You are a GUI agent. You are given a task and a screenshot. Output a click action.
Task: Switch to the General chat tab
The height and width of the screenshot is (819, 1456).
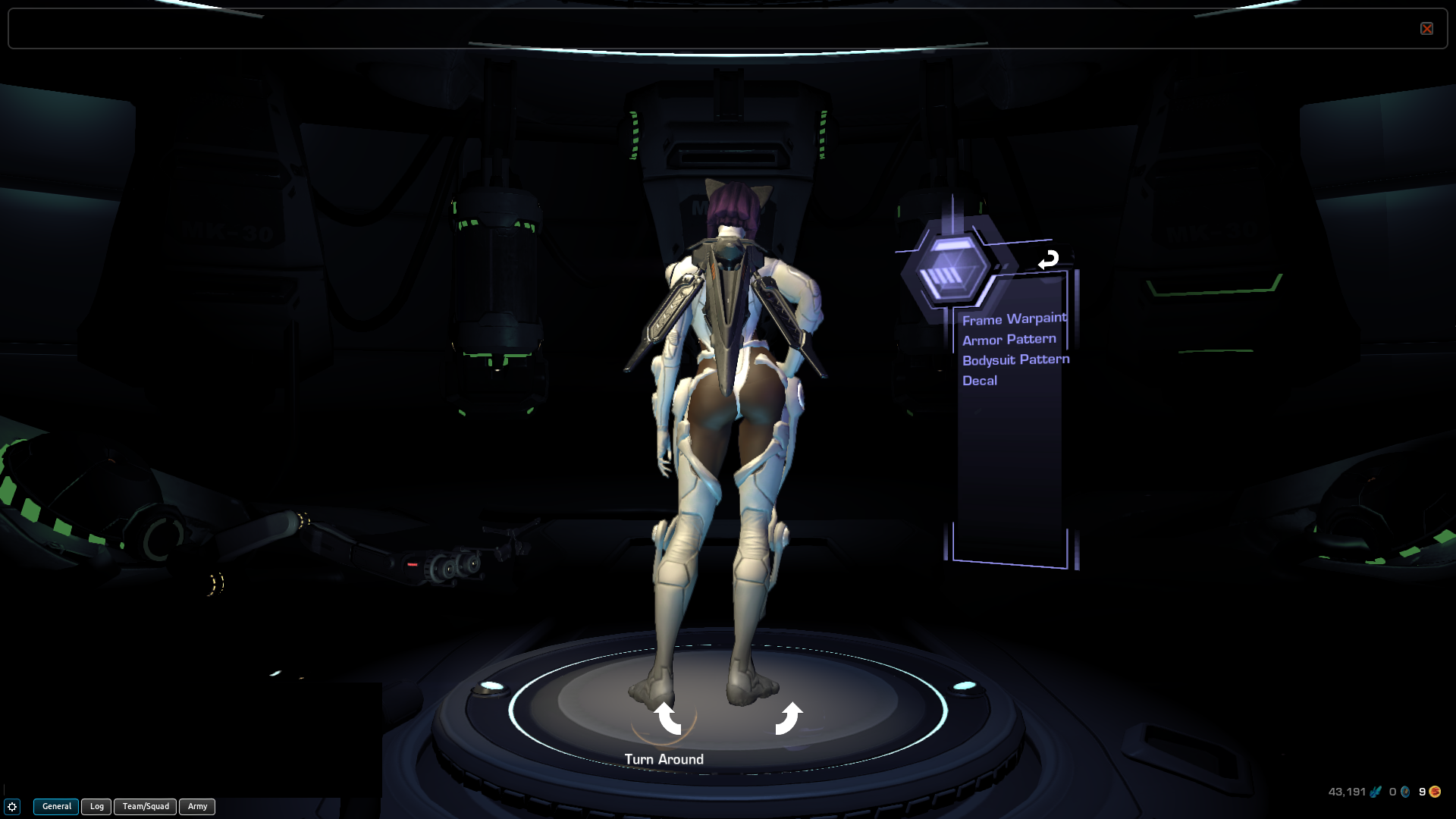(56, 806)
